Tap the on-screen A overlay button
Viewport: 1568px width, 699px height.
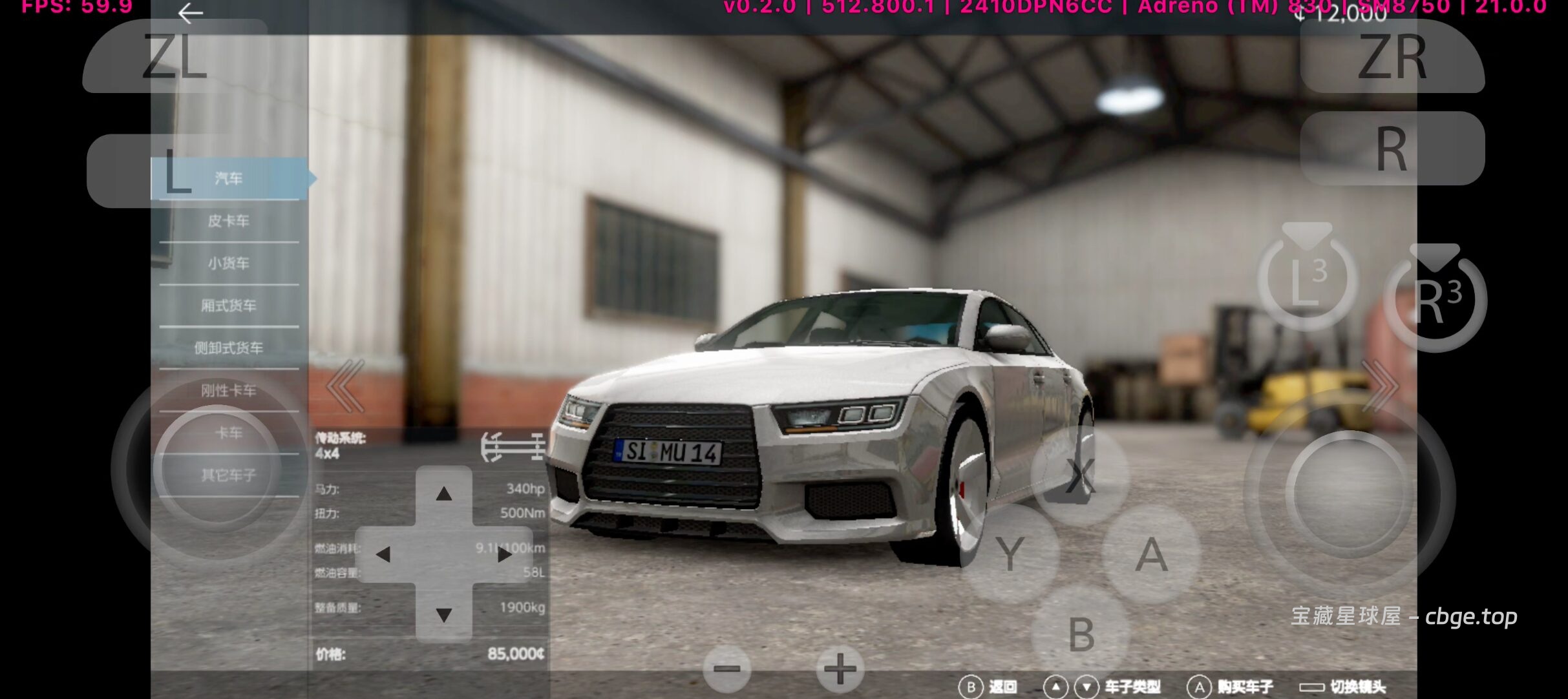[x=1151, y=555]
